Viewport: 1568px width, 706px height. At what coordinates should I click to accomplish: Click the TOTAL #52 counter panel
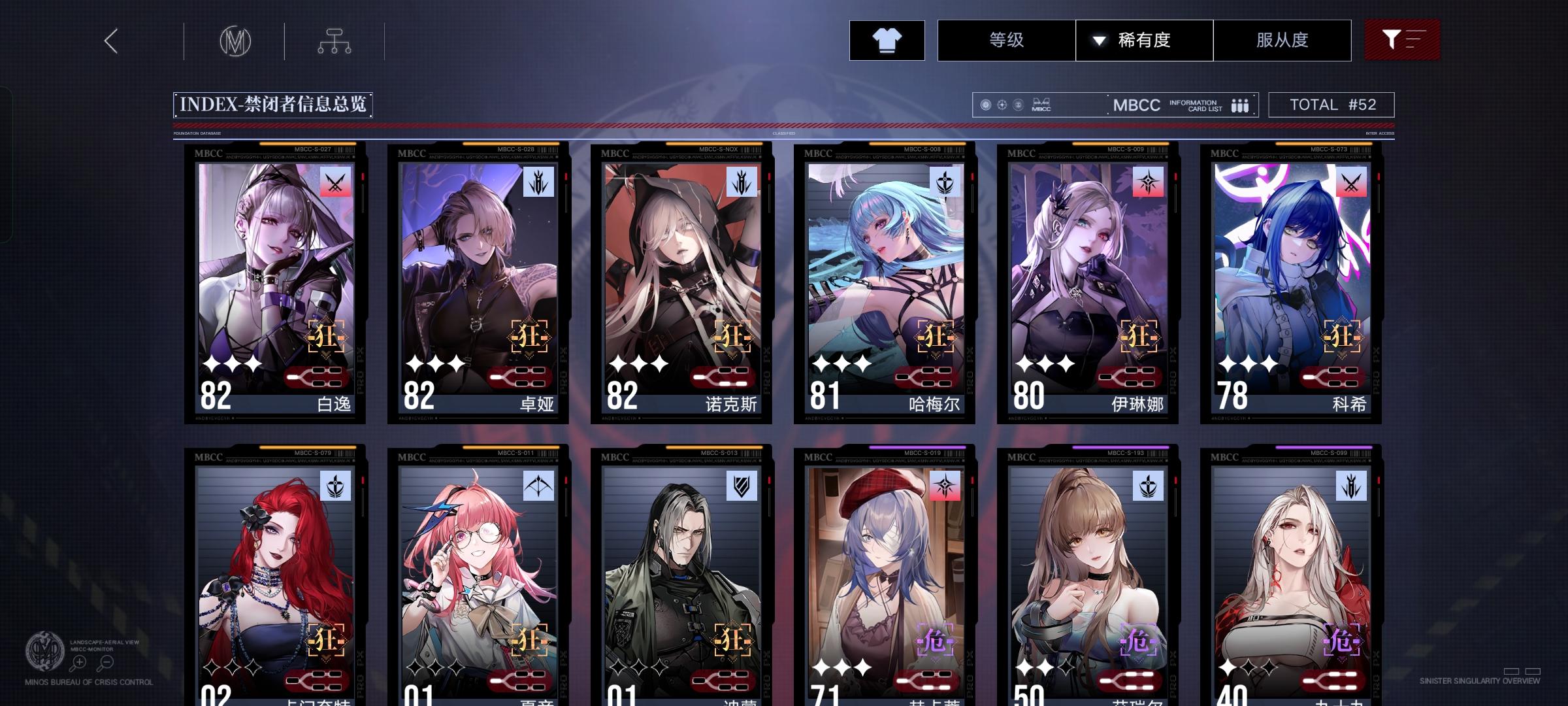[1330, 105]
